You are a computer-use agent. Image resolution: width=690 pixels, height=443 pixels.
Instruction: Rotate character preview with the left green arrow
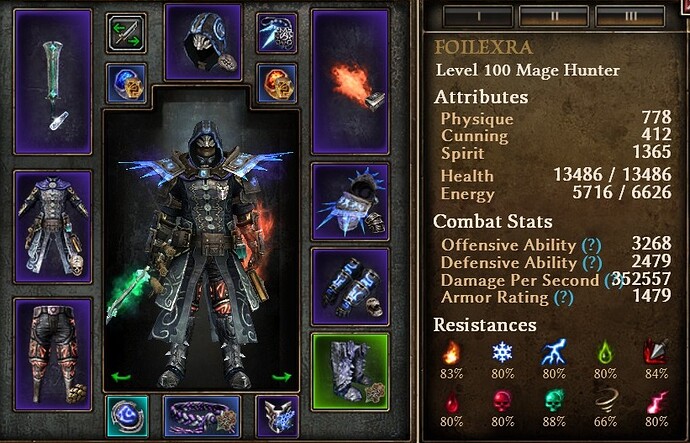[x=121, y=377]
